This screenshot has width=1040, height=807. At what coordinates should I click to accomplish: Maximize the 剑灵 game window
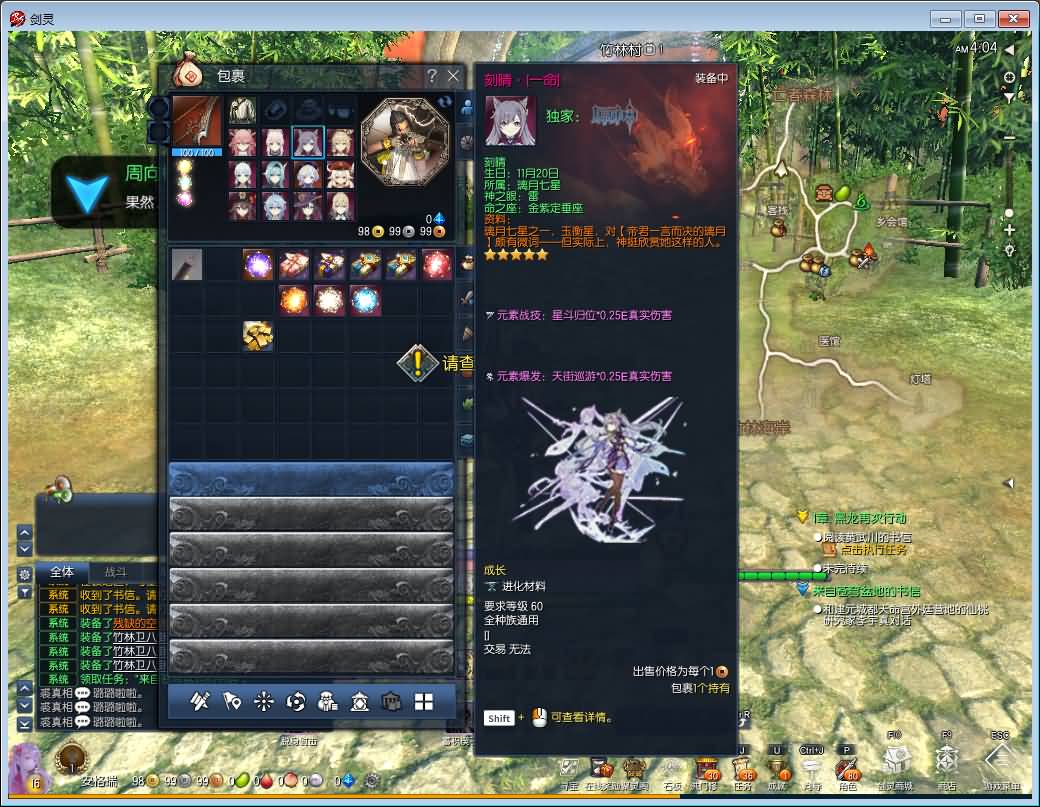point(980,18)
